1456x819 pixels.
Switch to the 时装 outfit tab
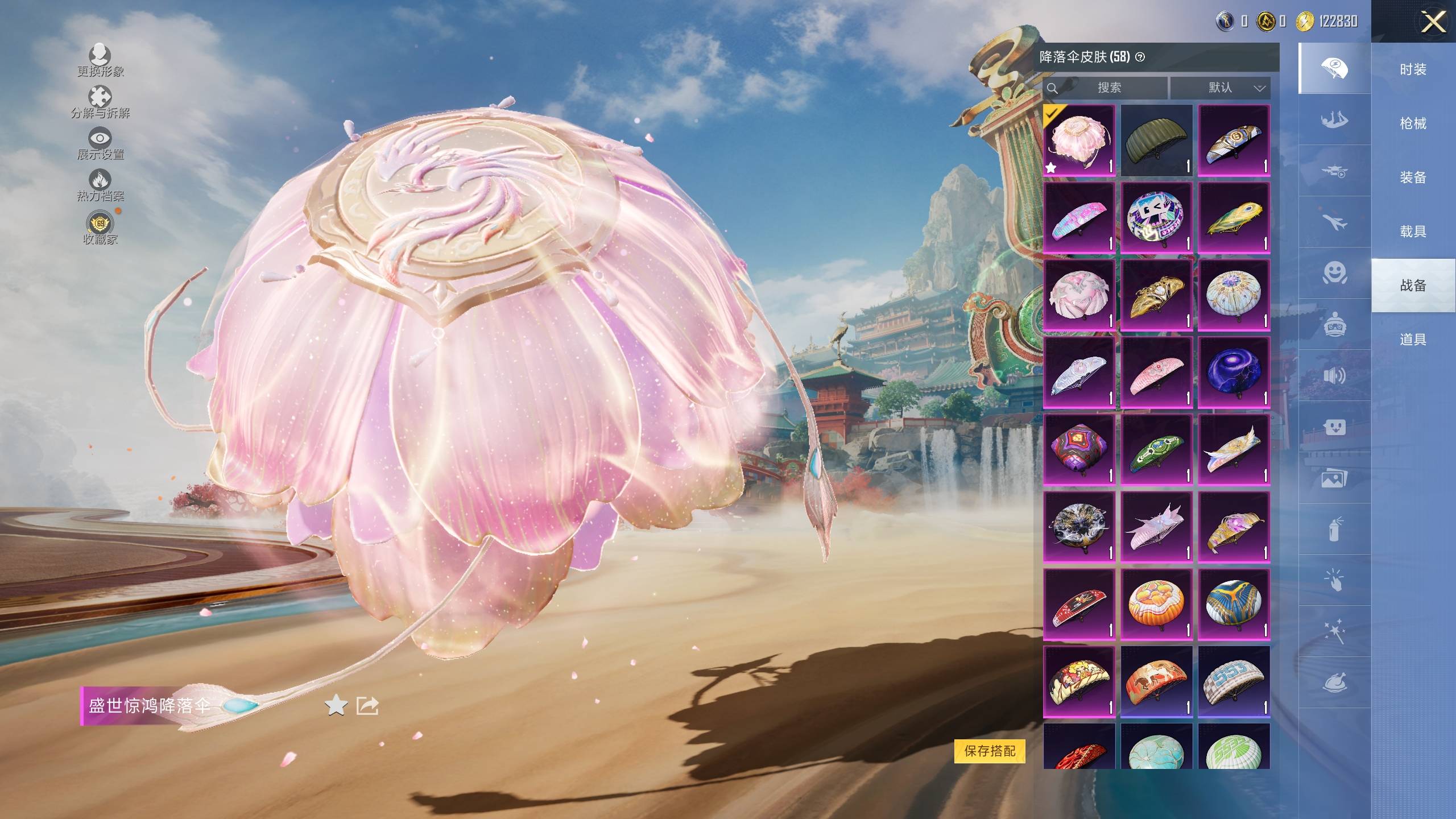1413,69
